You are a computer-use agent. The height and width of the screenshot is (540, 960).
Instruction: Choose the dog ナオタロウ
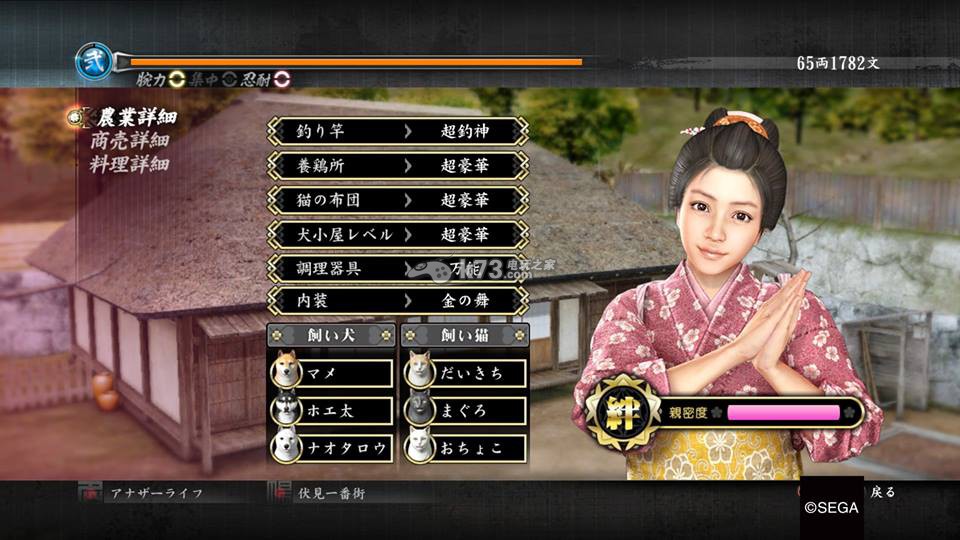point(332,446)
